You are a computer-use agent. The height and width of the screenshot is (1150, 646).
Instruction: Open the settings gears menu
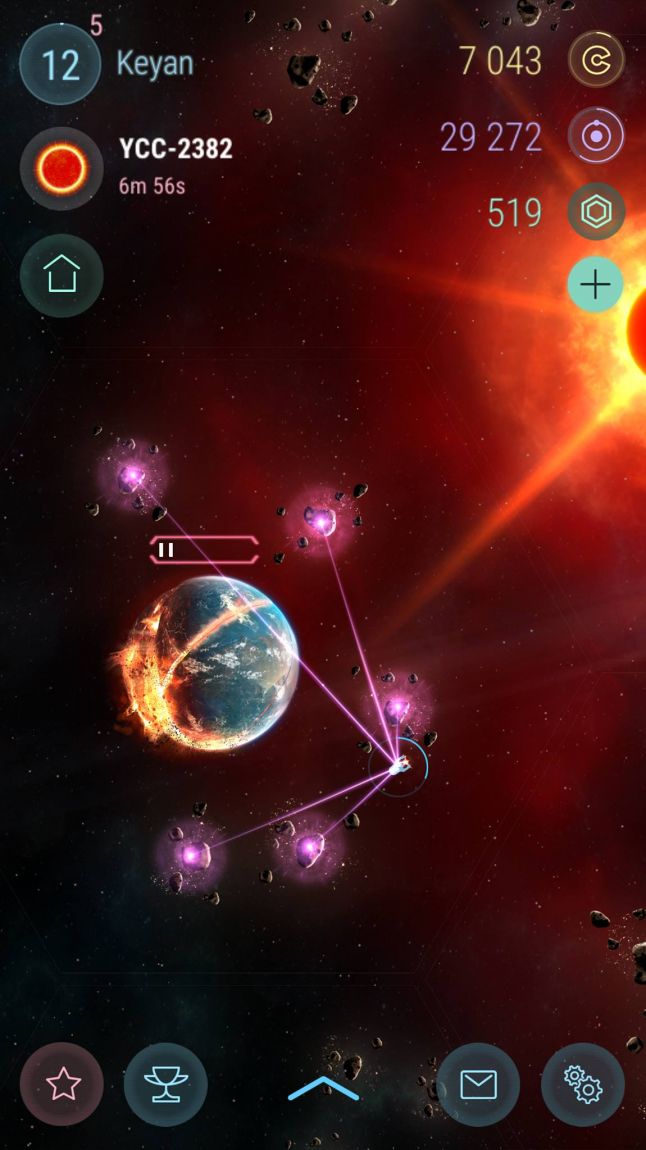(582, 1085)
